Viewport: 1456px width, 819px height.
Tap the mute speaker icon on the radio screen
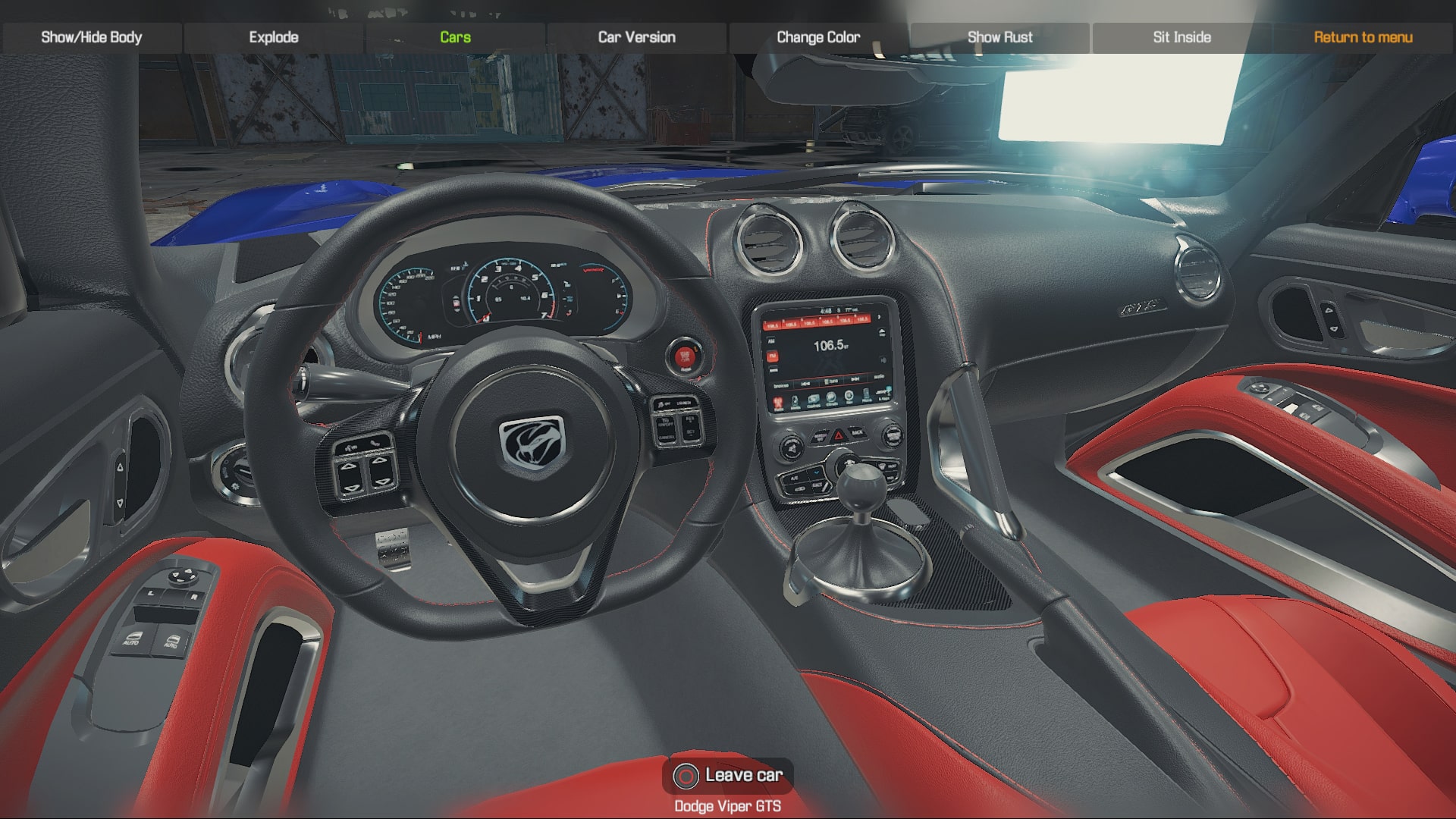[x=883, y=360]
